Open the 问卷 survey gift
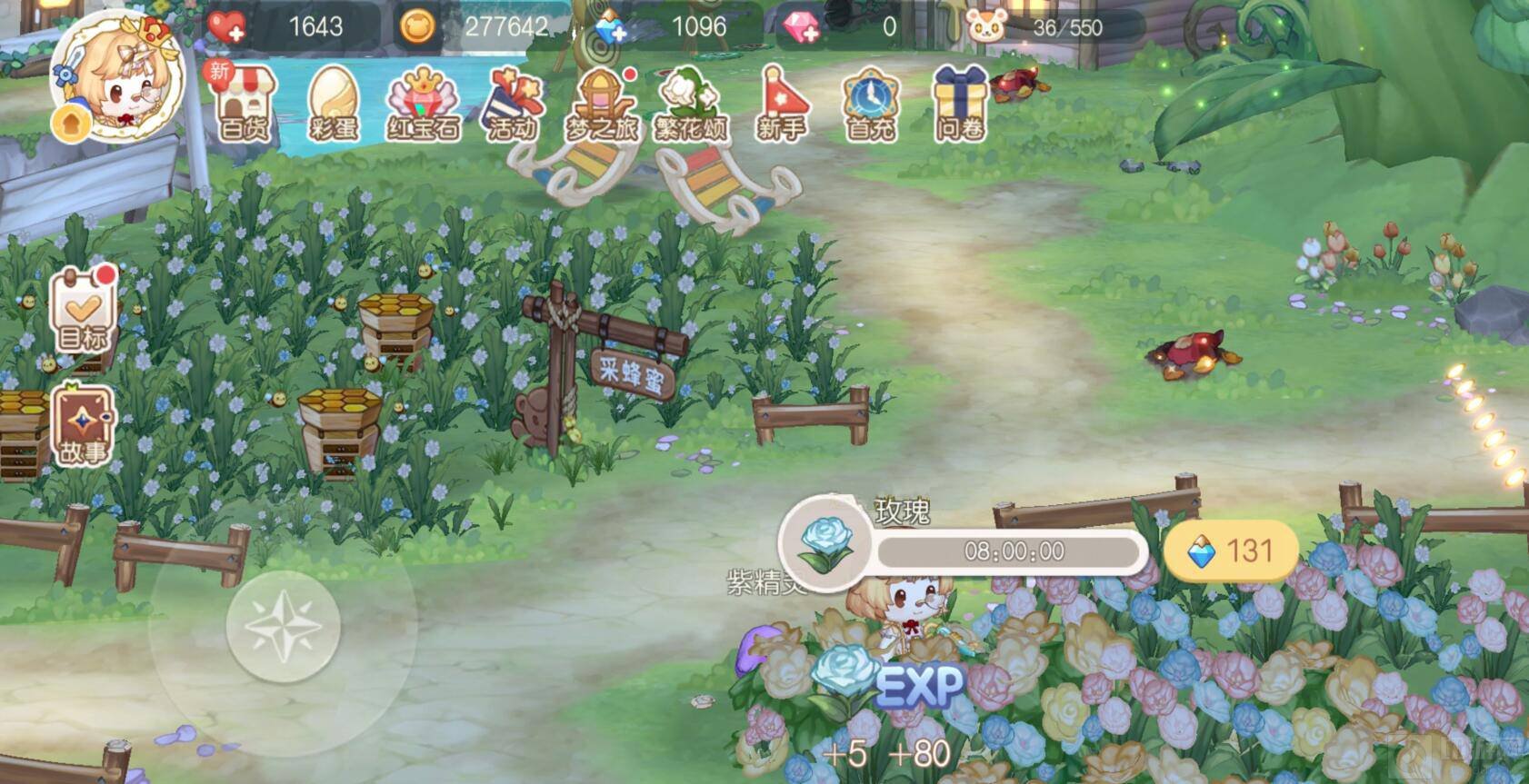The width and height of the screenshot is (1529, 784). point(960,104)
